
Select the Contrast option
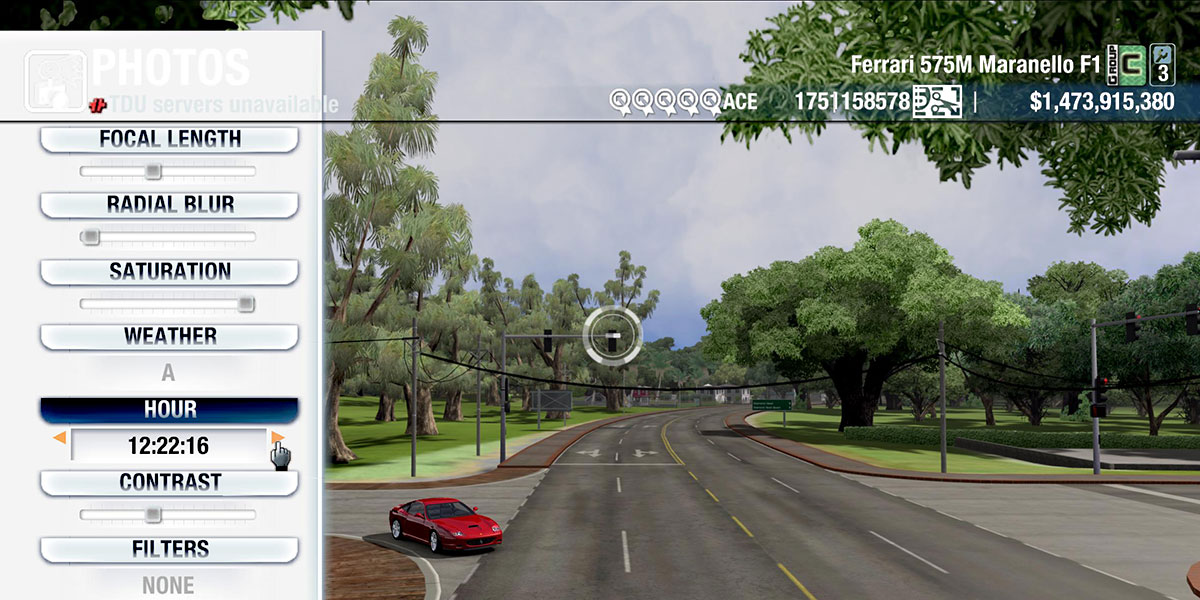pos(169,482)
